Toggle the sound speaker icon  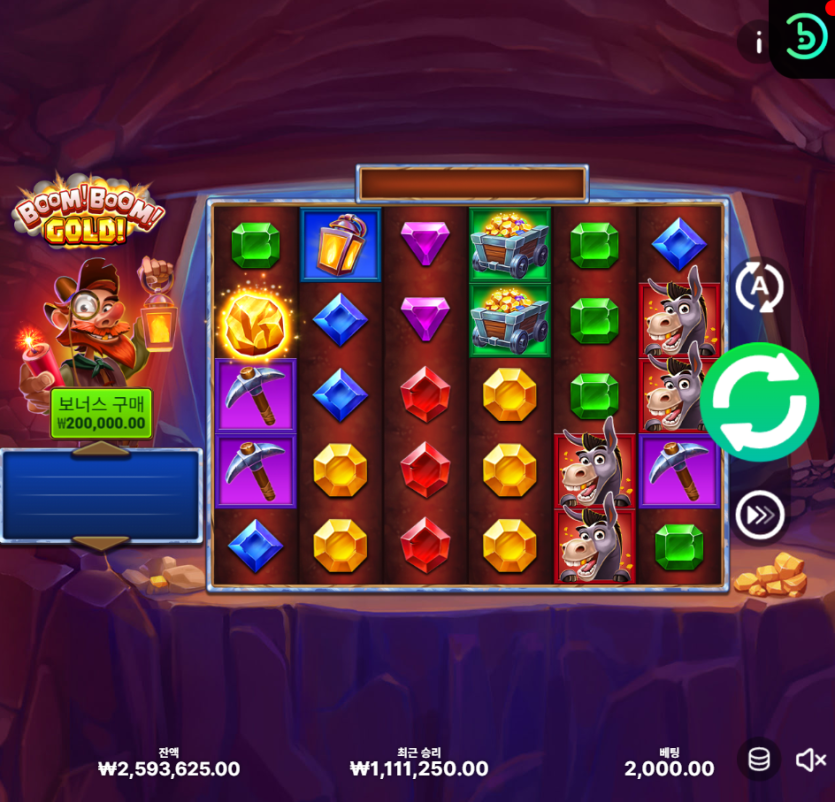click(x=809, y=760)
